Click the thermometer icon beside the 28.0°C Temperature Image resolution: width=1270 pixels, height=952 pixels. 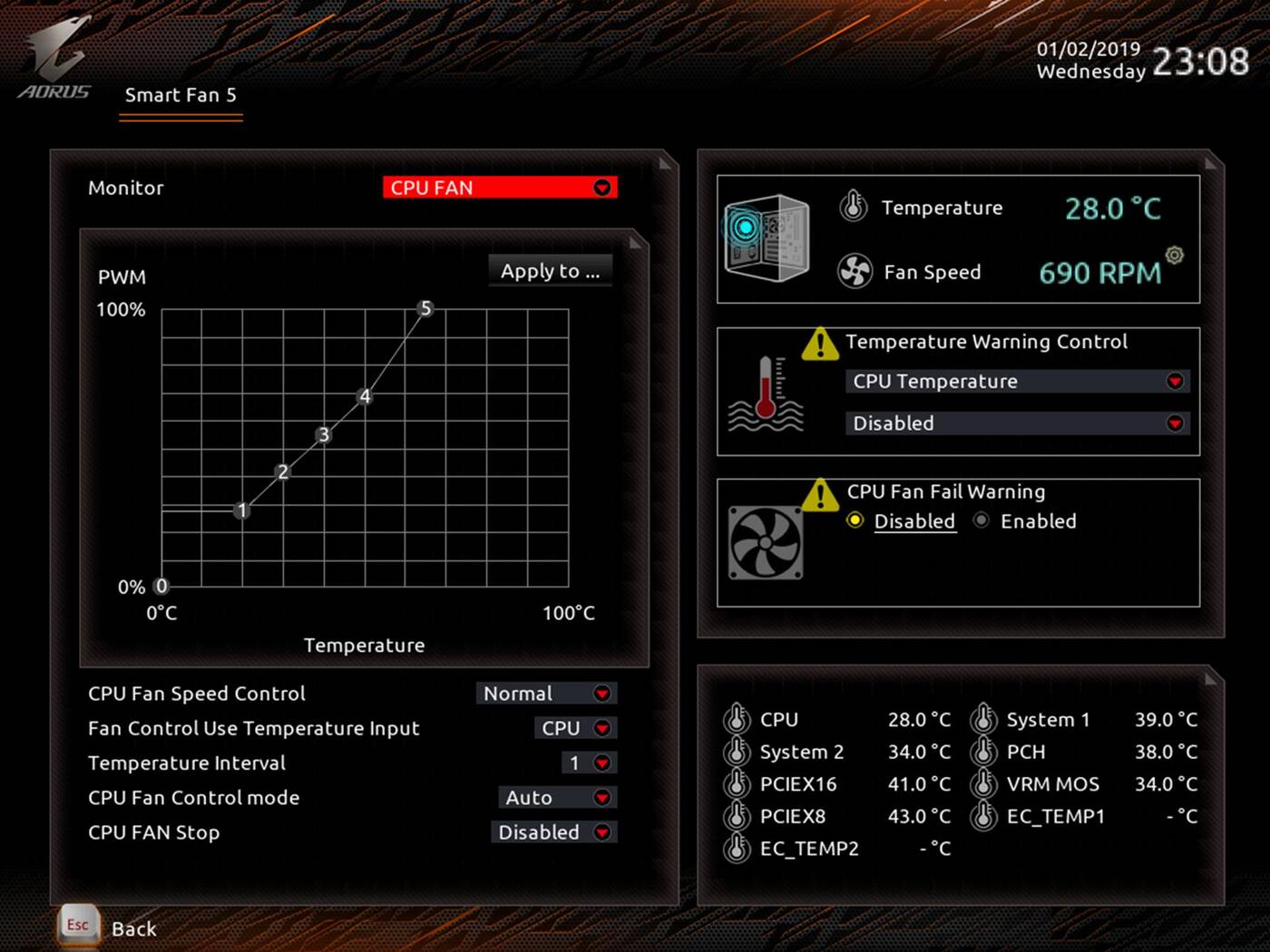[852, 207]
